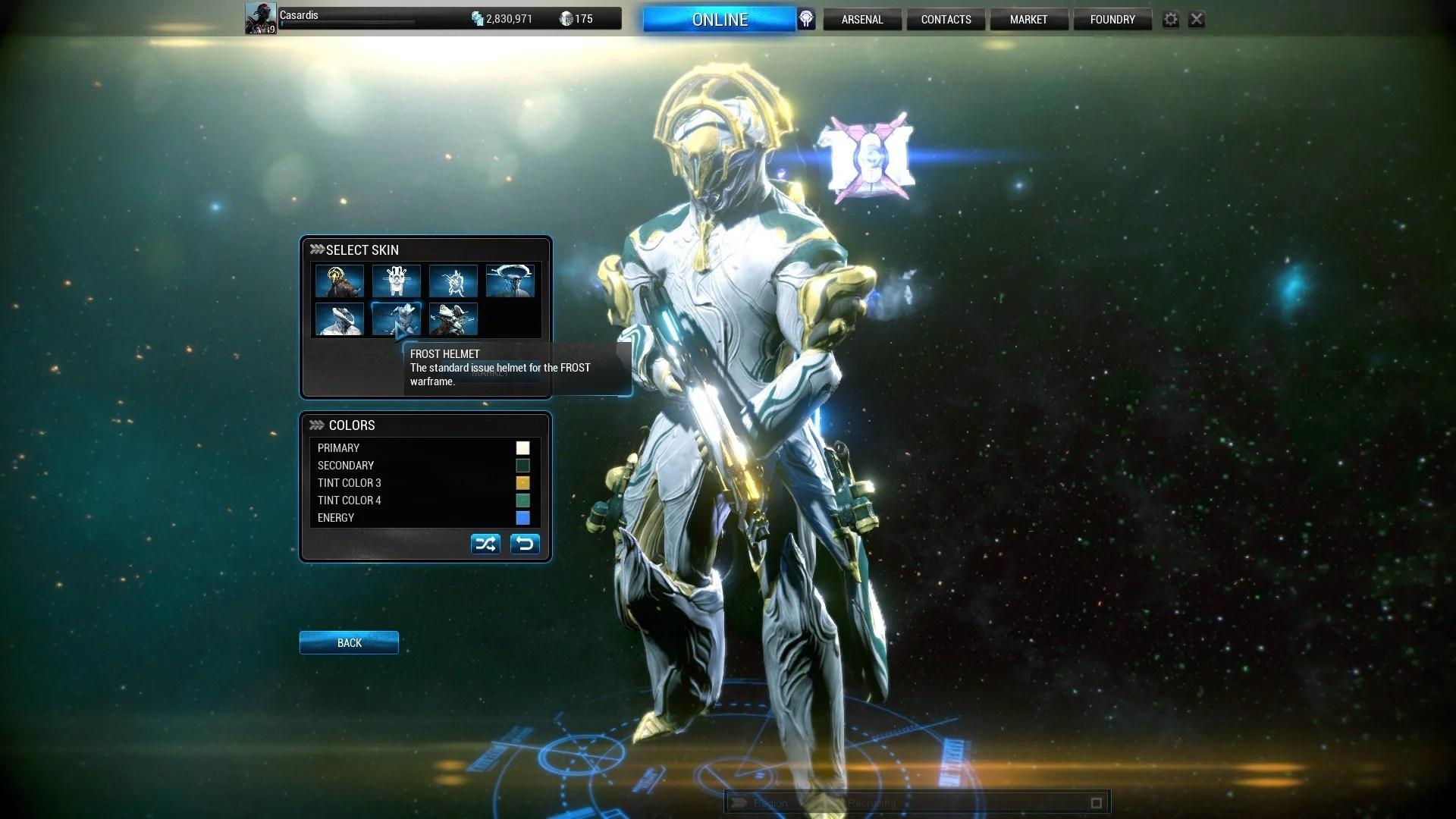The height and width of the screenshot is (819, 1456).
Task: Edit the Tint Color 4 swatch
Action: click(522, 500)
